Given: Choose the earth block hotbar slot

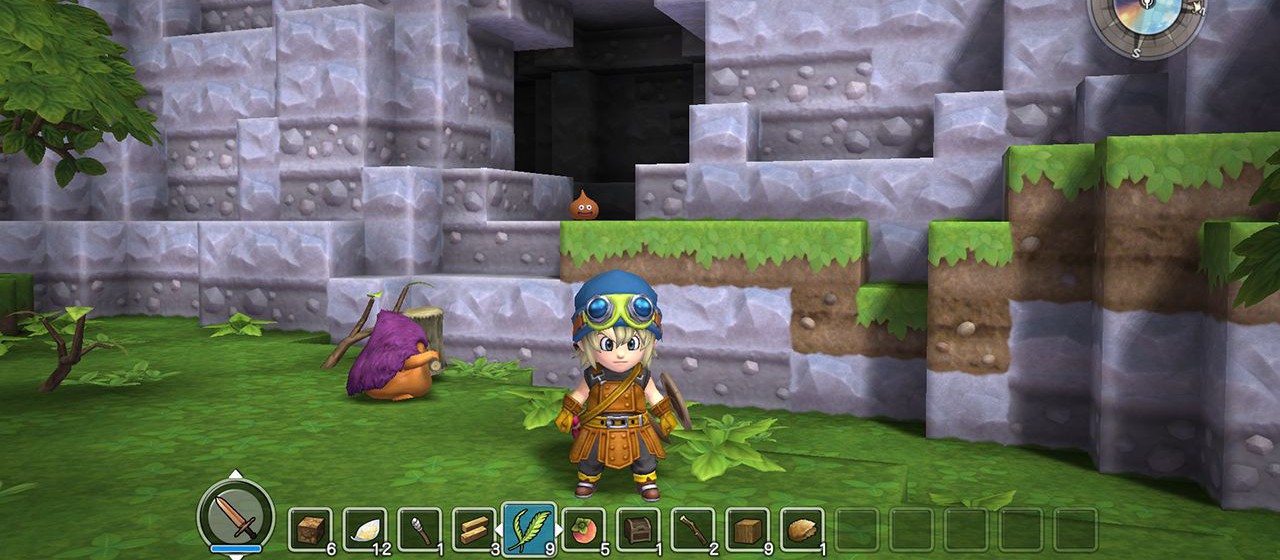Looking at the screenshot, I should point(310,529).
